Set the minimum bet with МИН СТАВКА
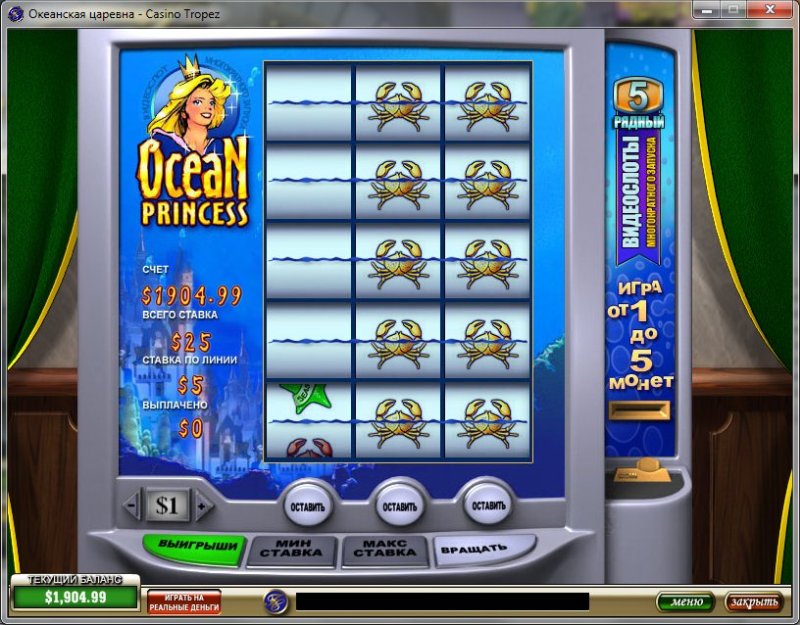 coord(291,551)
